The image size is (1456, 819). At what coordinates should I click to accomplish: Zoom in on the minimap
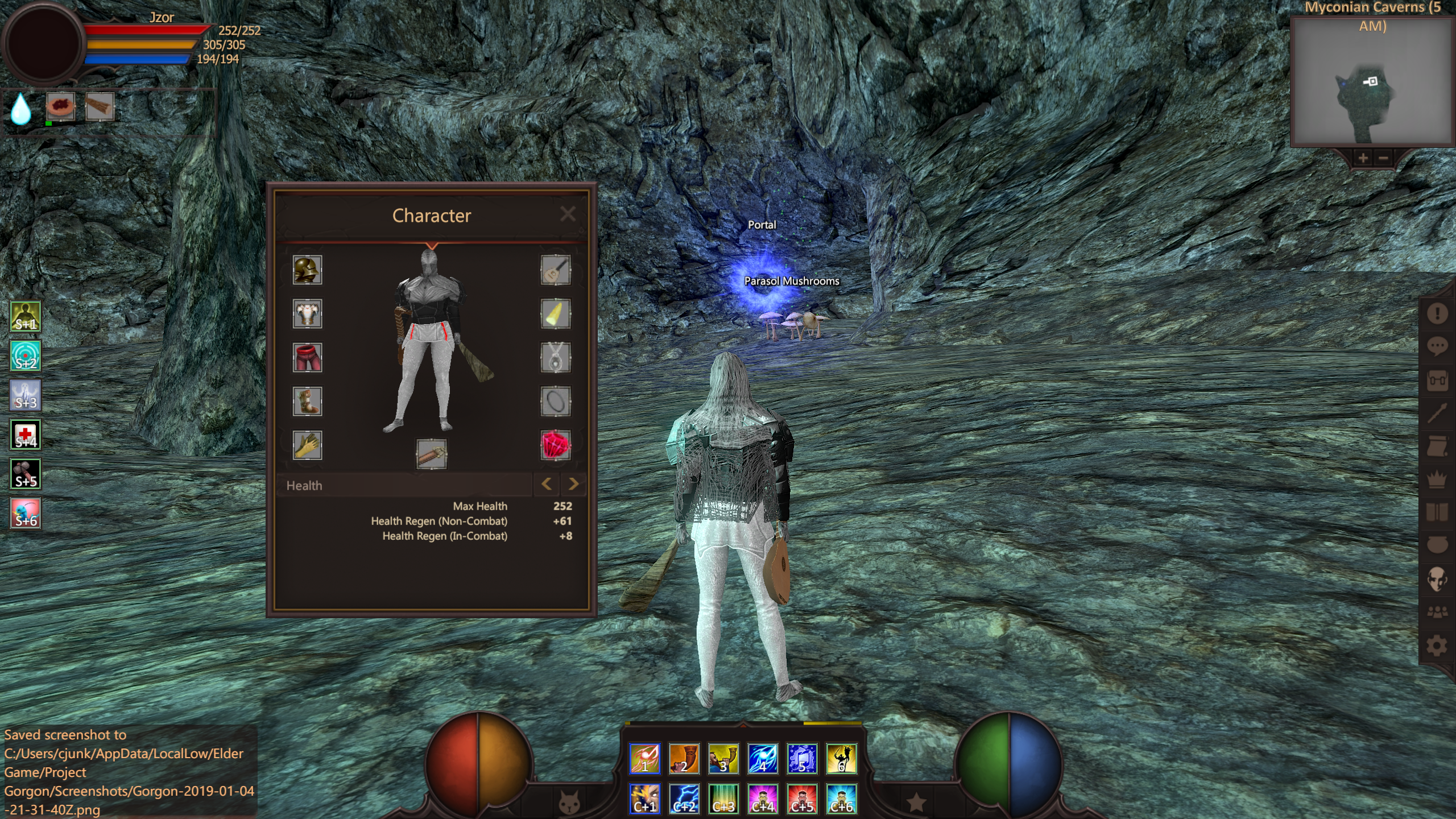(1363, 158)
